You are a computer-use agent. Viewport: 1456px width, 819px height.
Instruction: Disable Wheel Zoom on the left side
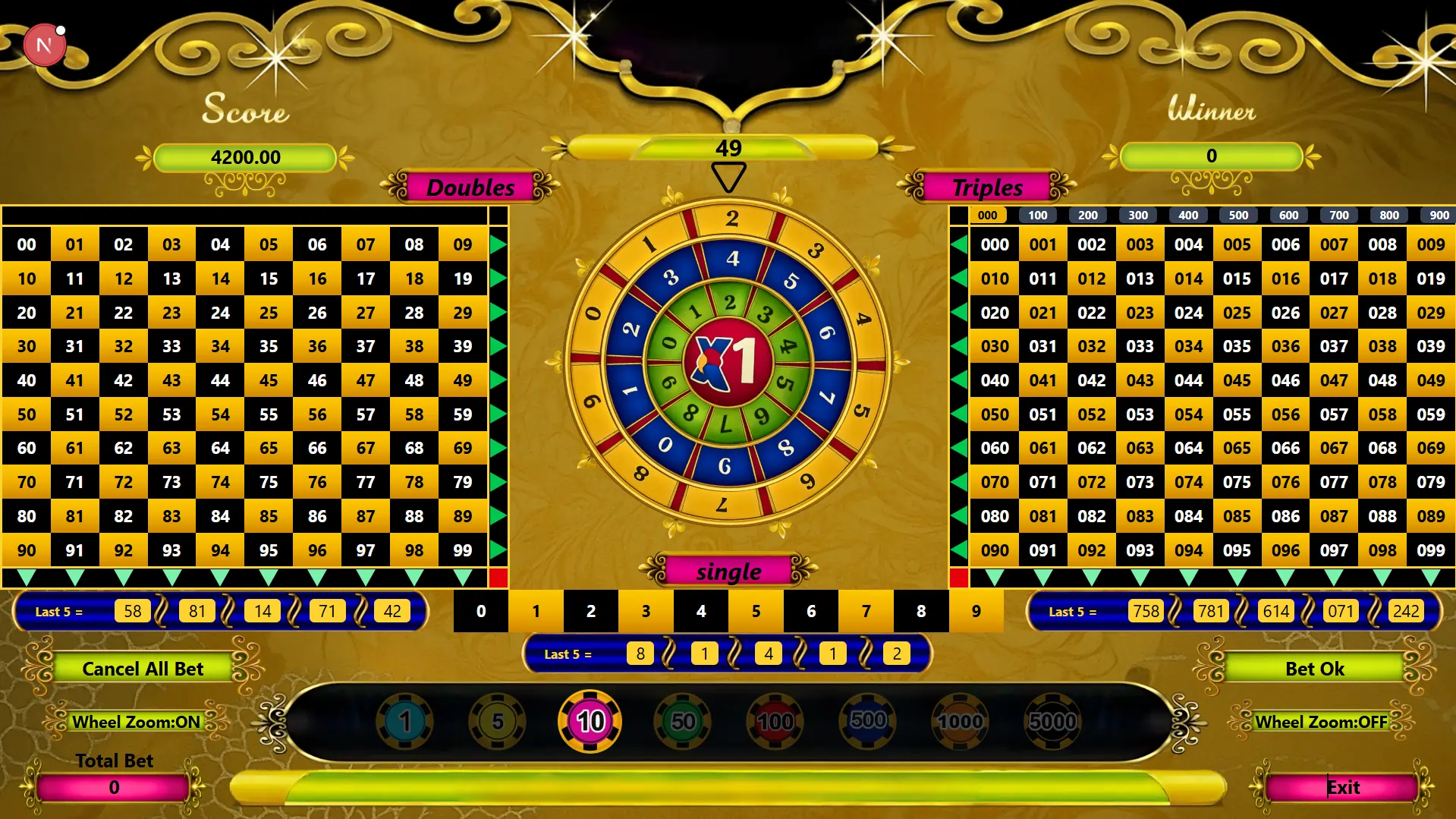(135, 722)
